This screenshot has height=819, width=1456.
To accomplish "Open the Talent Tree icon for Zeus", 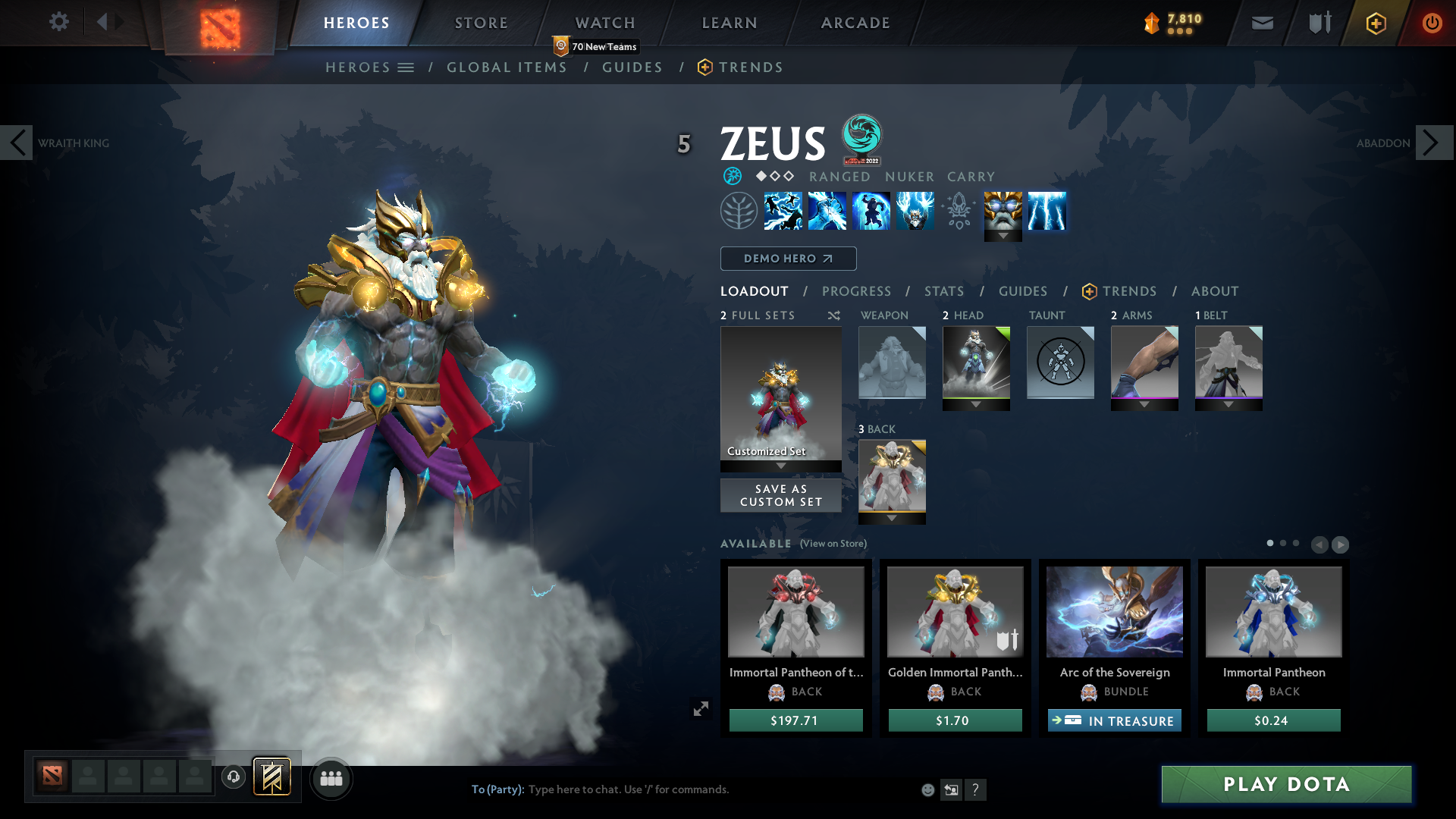I will 739,211.
